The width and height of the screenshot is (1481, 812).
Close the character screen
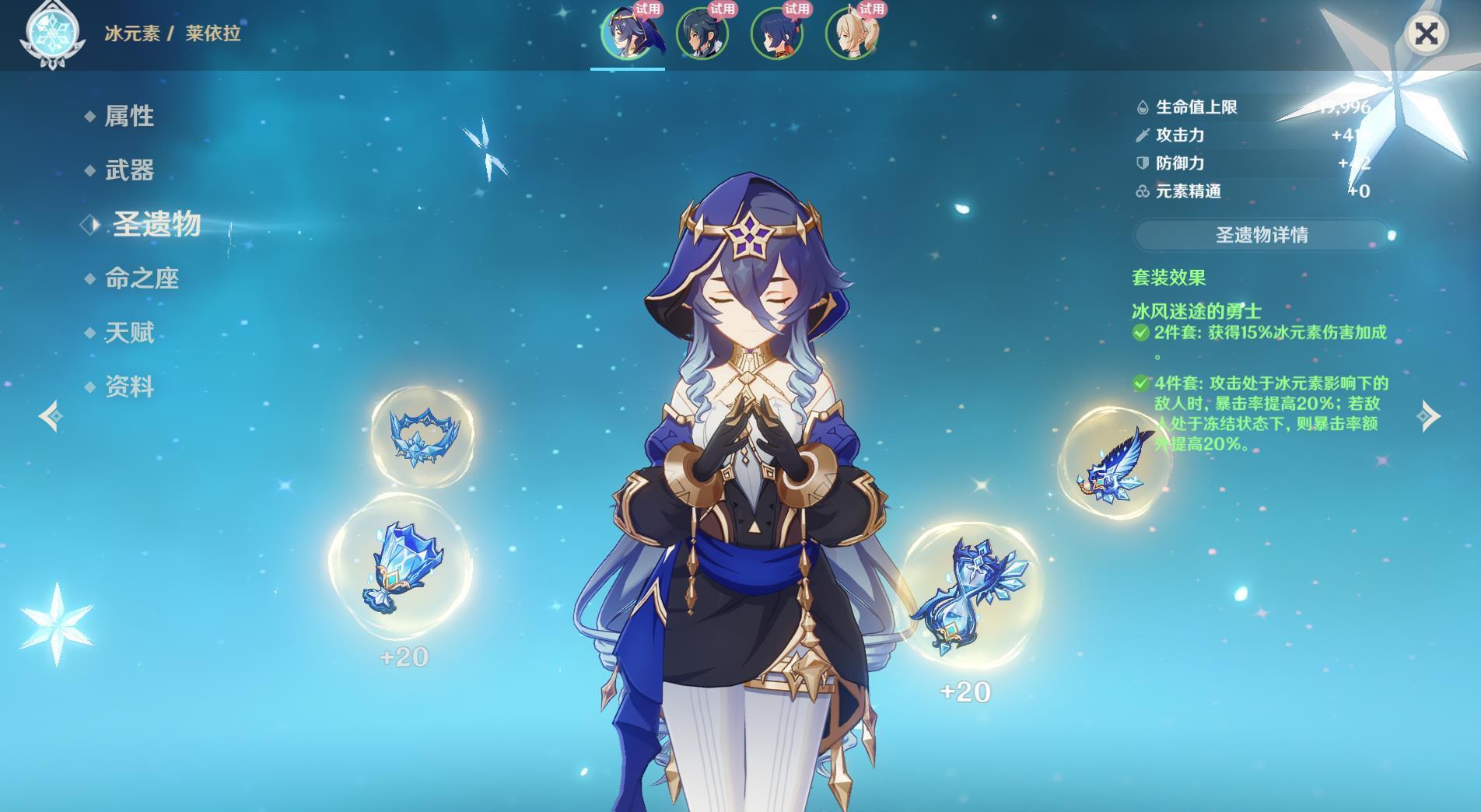tap(1426, 33)
